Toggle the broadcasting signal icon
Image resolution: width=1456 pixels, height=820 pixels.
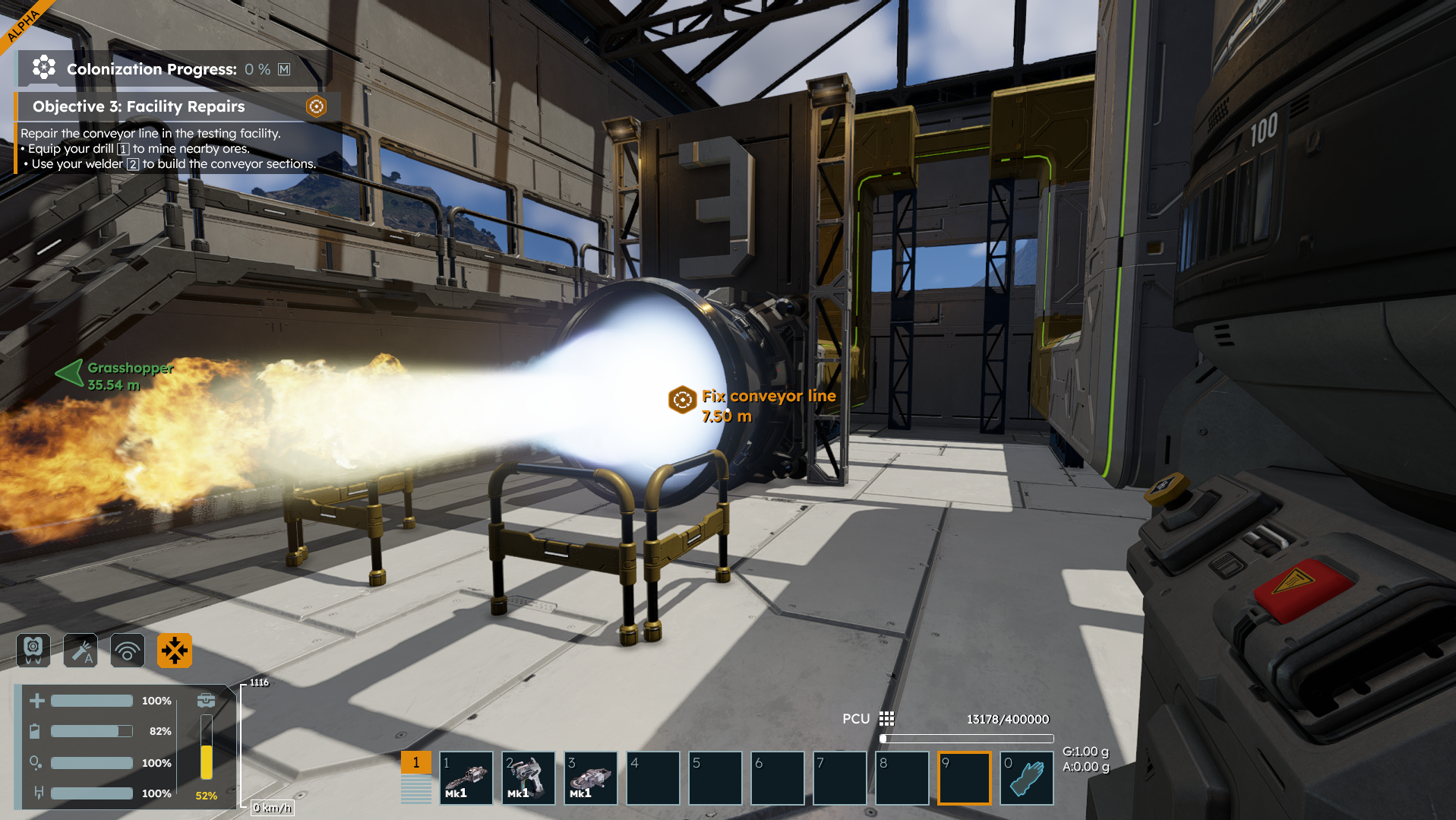coord(128,651)
